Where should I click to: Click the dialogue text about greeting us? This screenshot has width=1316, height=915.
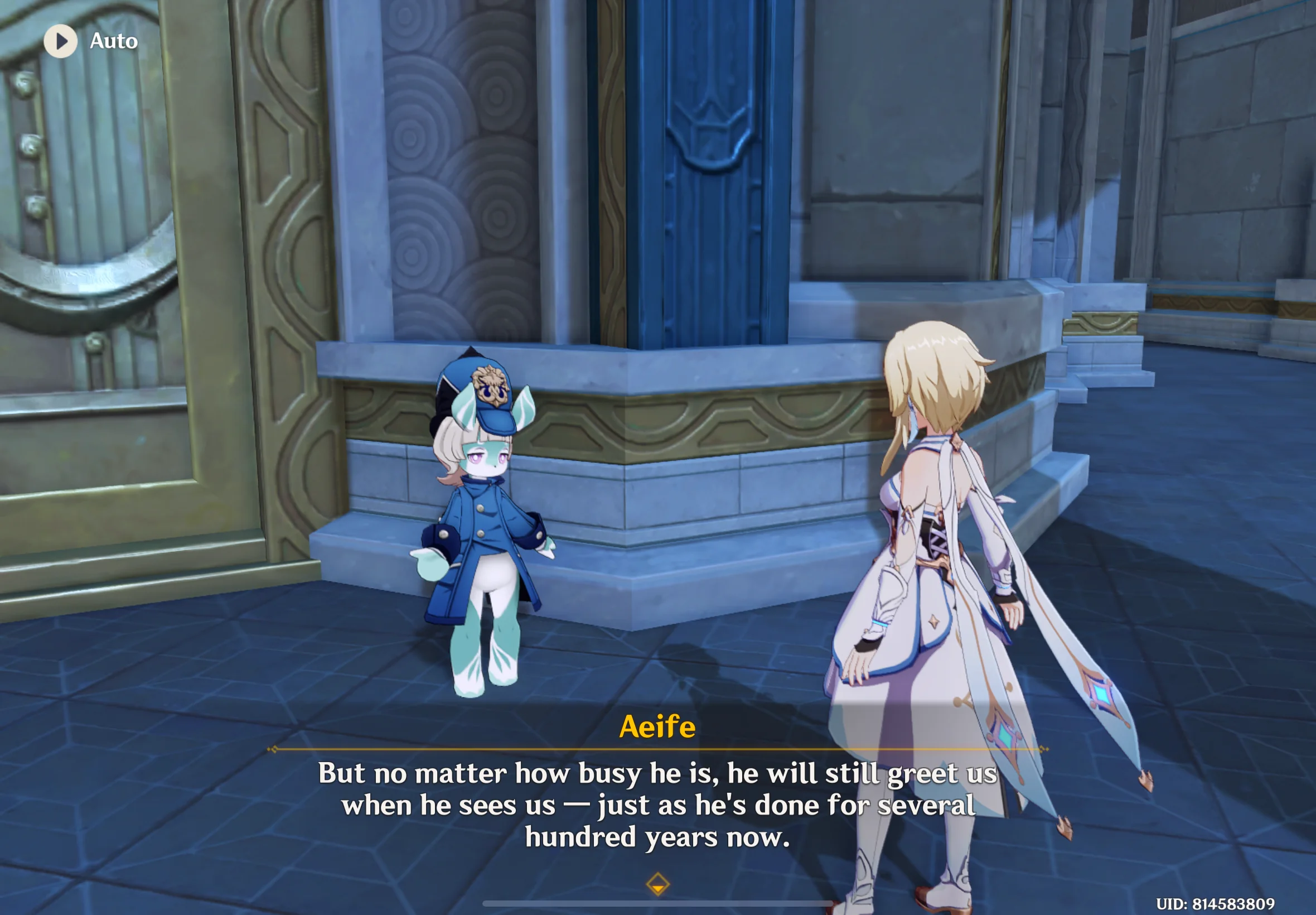tap(657, 803)
